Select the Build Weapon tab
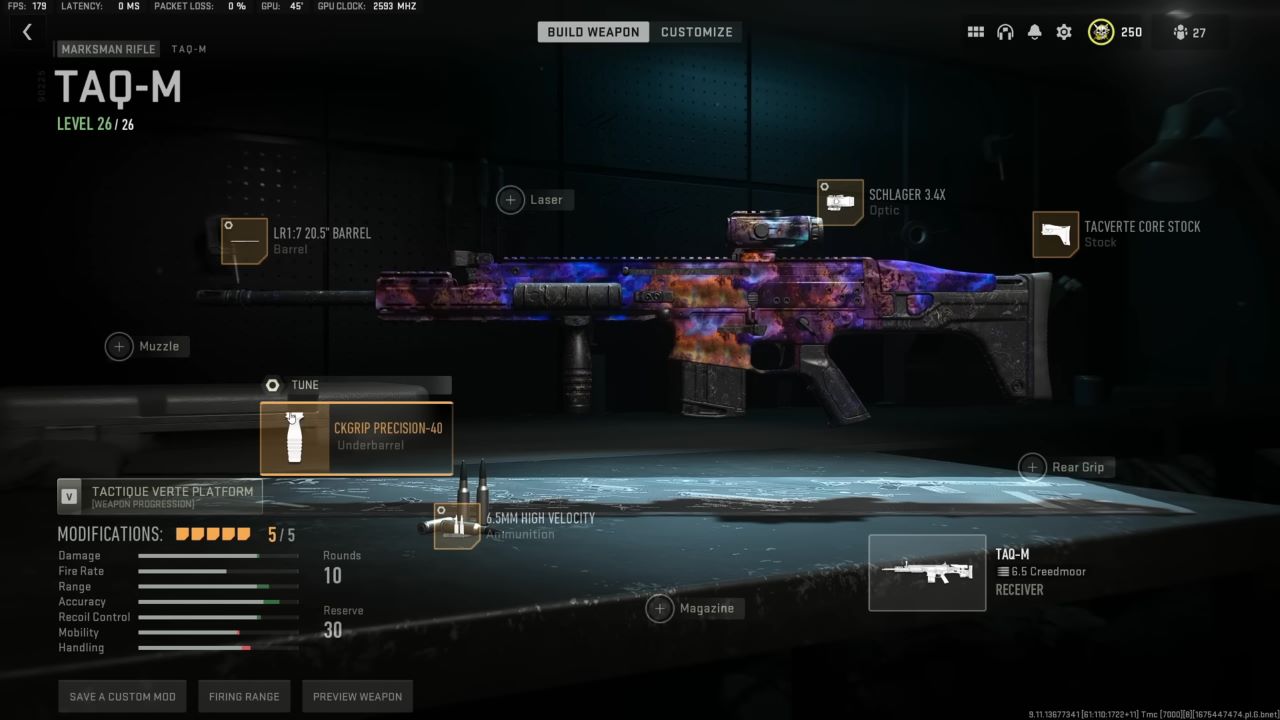 point(593,31)
